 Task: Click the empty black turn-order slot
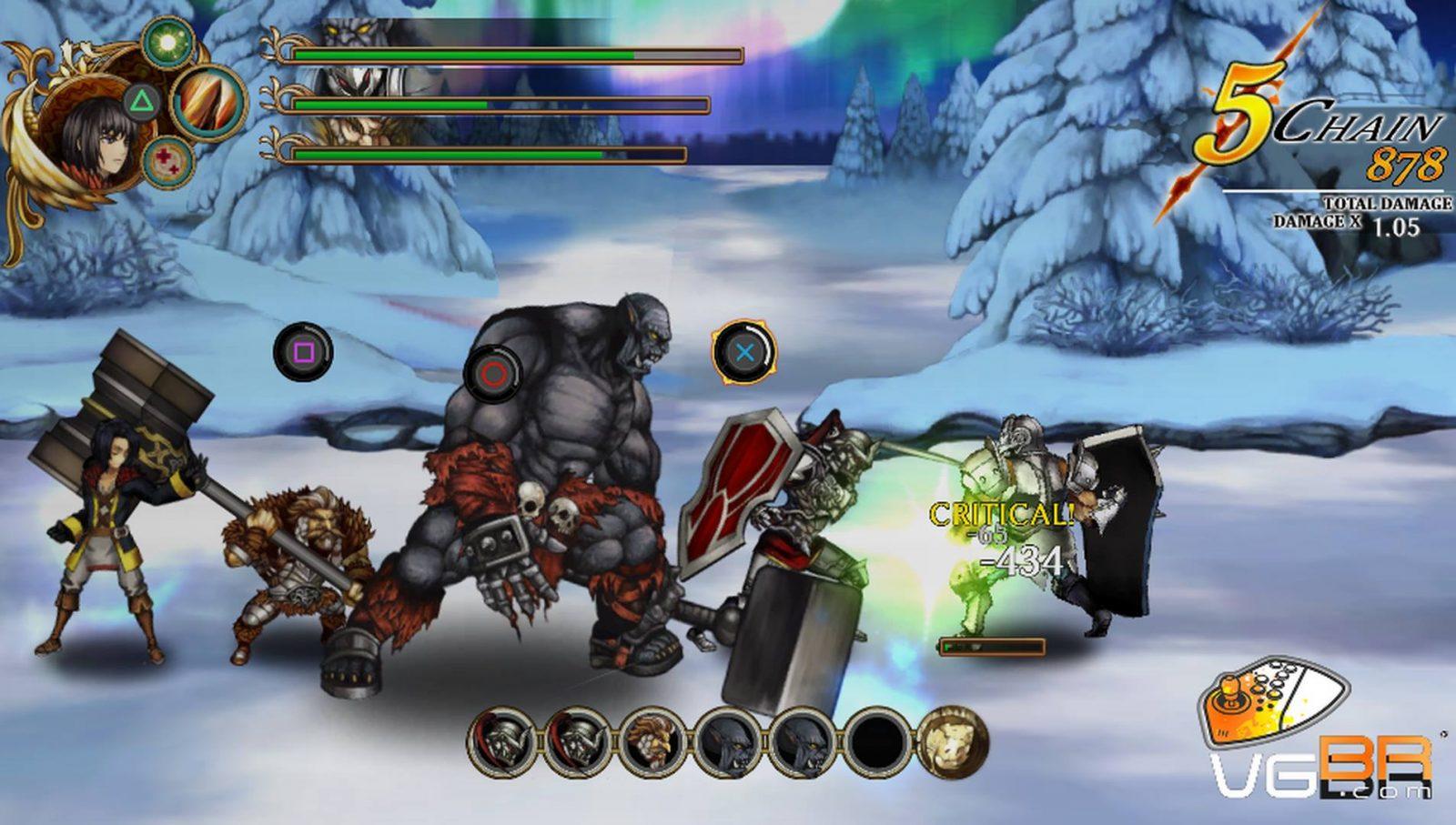(876, 743)
